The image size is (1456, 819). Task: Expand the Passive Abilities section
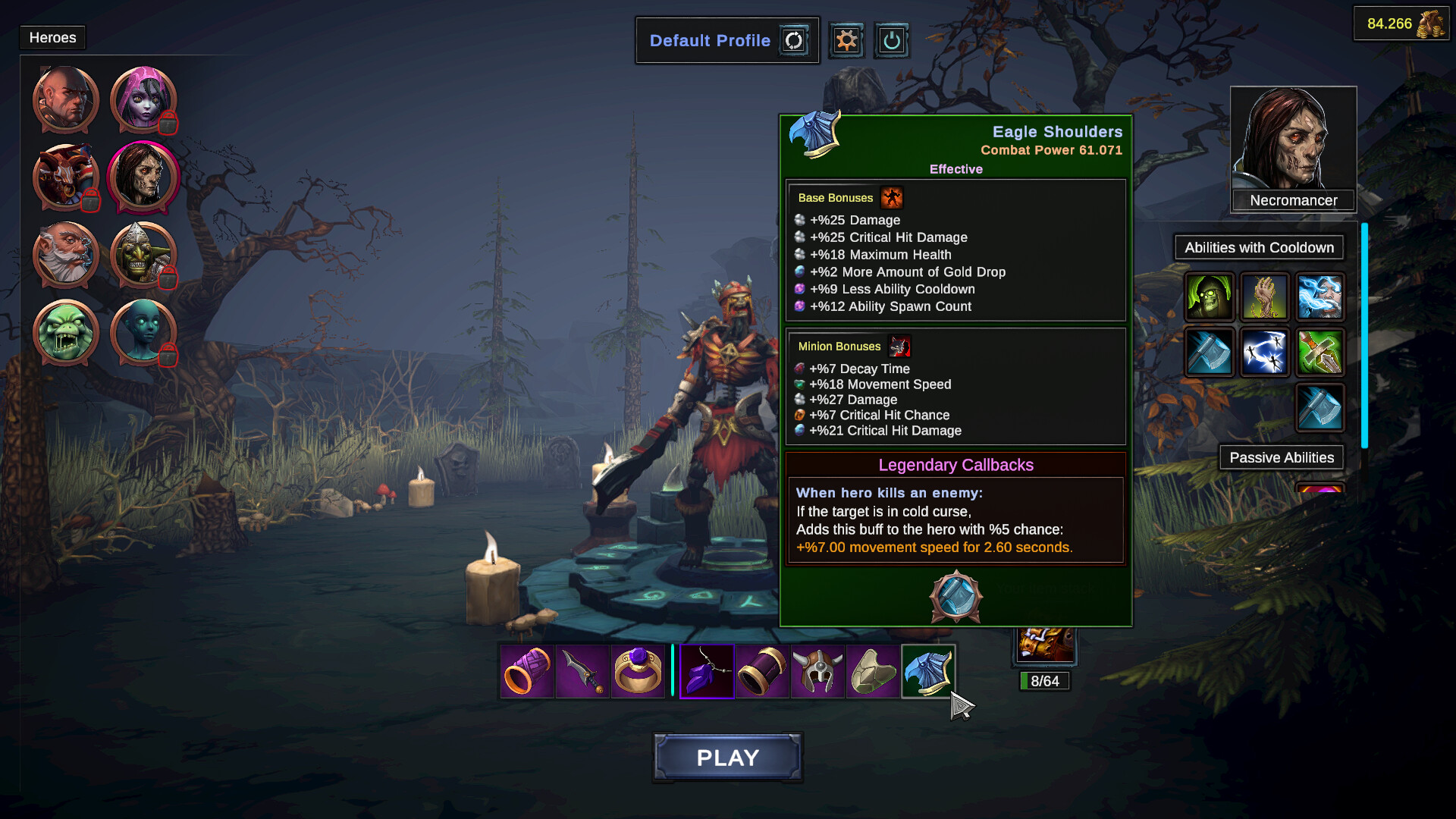click(x=1282, y=457)
